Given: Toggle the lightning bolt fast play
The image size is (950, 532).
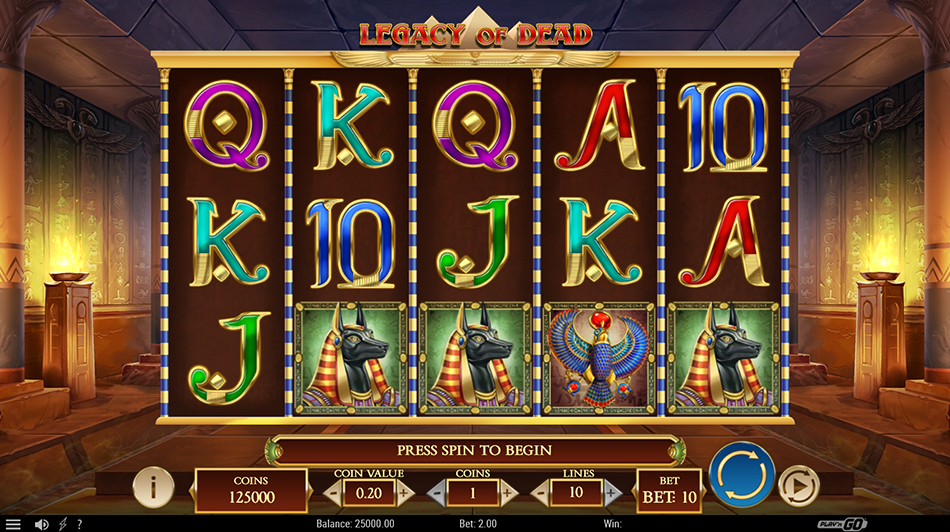Looking at the screenshot, I should click(x=62, y=524).
